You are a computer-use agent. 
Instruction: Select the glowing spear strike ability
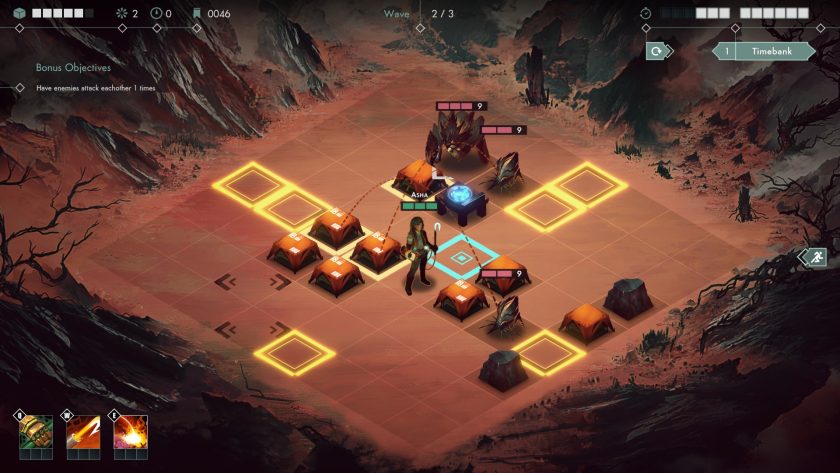(x=83, y=433)
